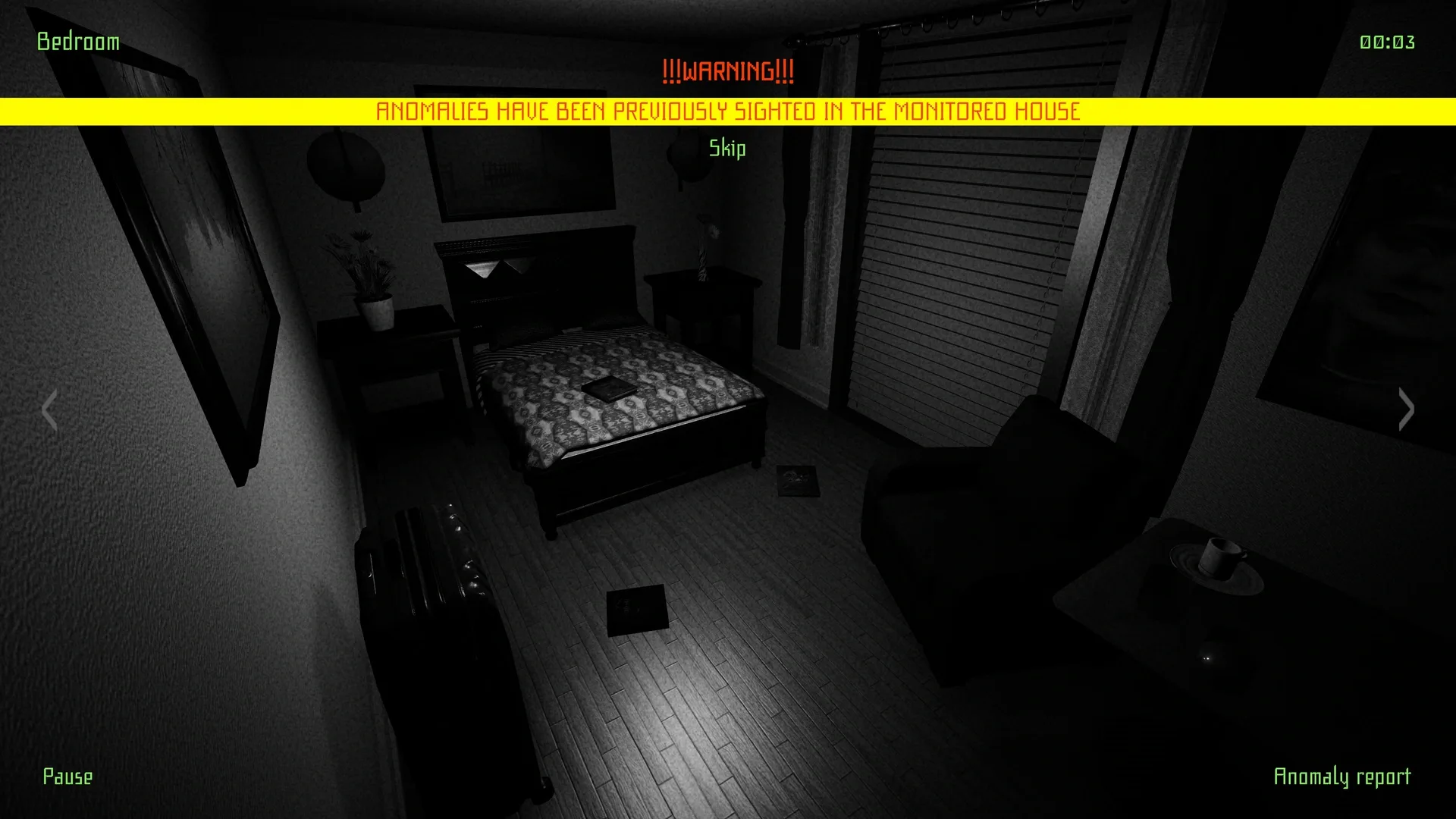The image size is (1456, 819).
Task: Click the right camera navigation arrow
Action: pyautogui.click(x=1407, y=409)
